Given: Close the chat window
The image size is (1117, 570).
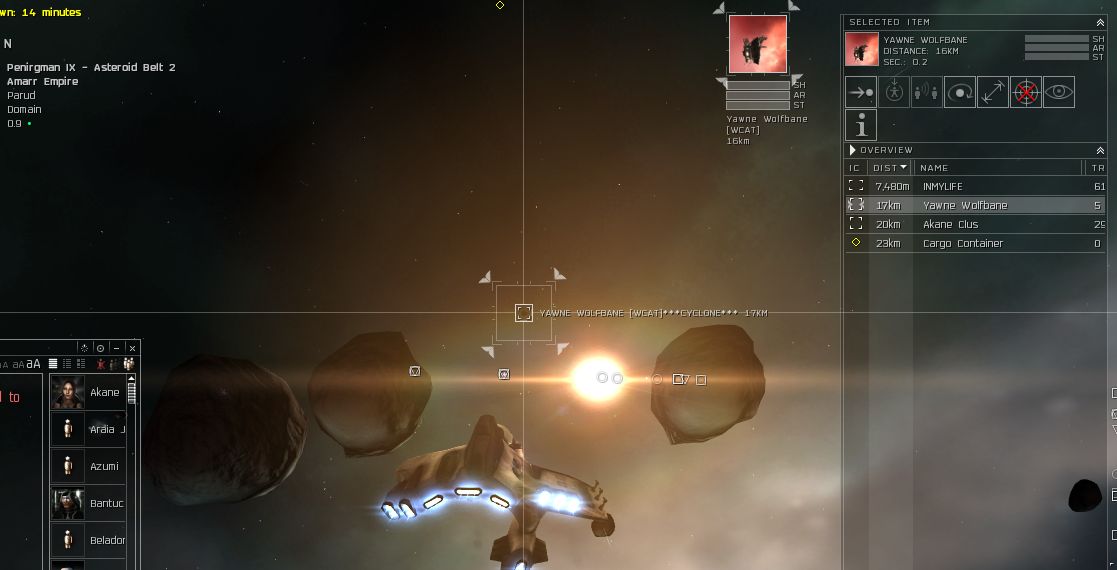Looking at the screenshot, I should 133,348.
